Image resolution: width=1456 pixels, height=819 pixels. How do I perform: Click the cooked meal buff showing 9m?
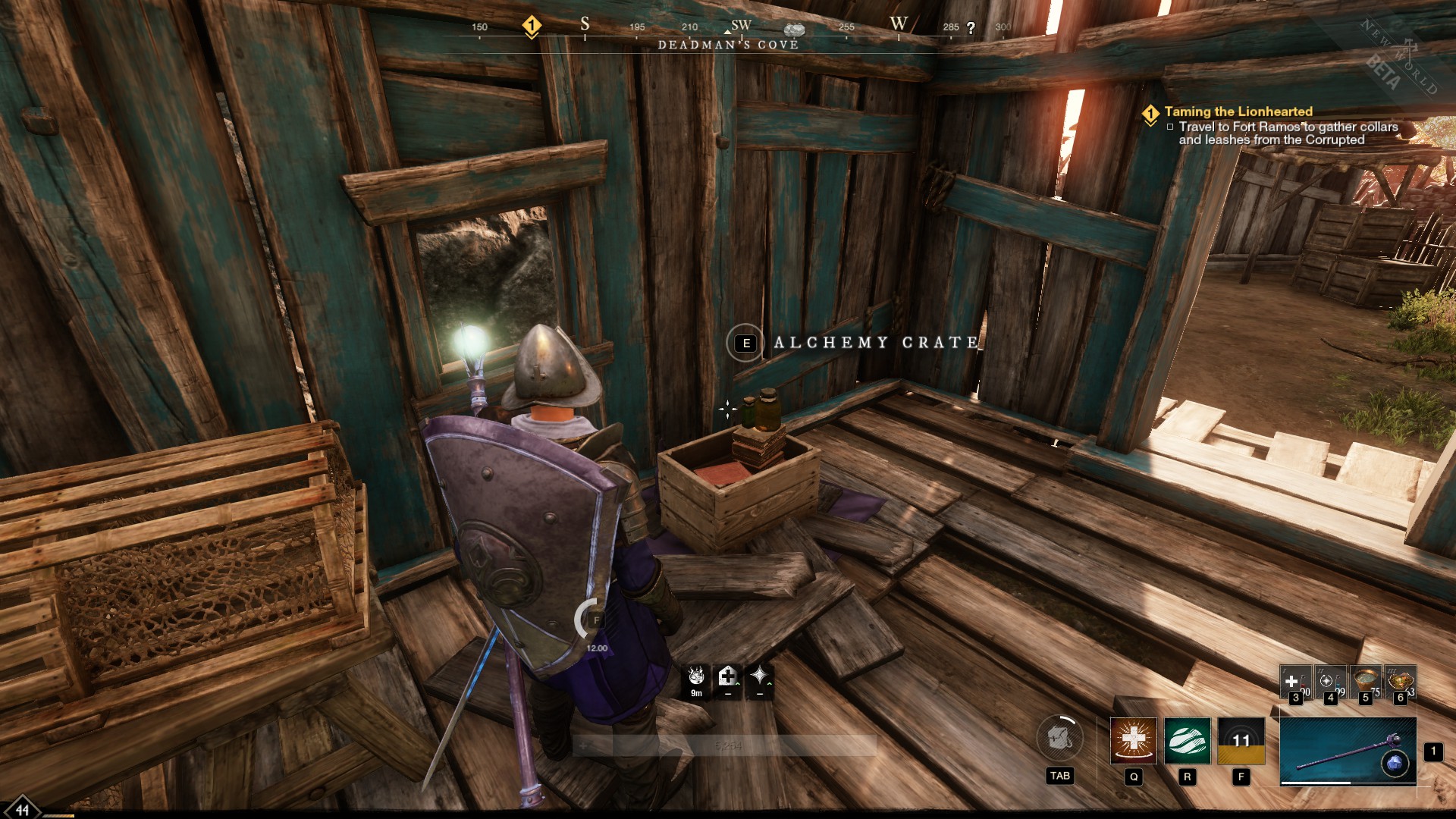(x=697, y=677)
